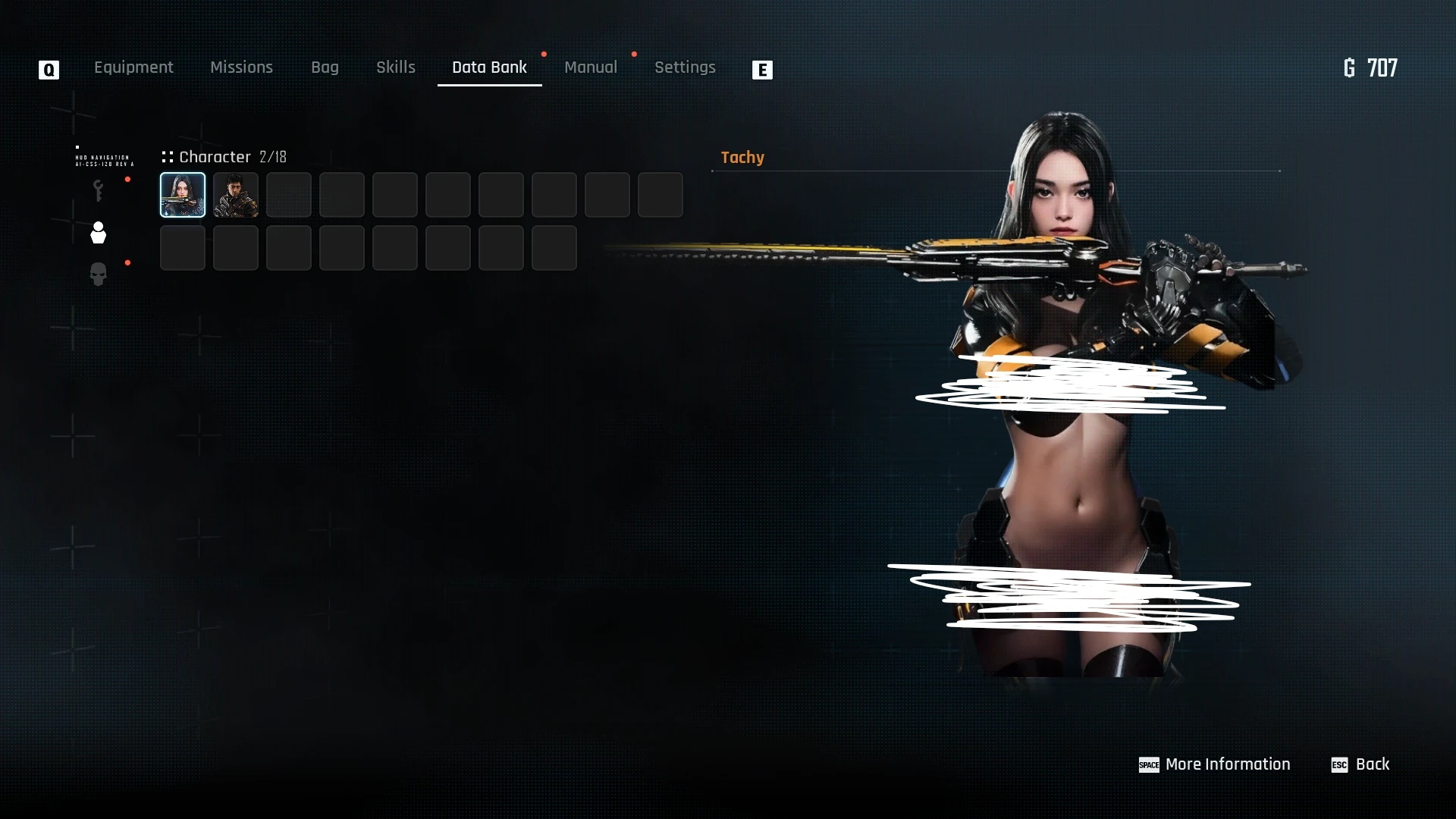Toggle the notification dot beside key category
Image resolution: width=1456 pixels, height=819 pixels.
click(x=127, y=180)
